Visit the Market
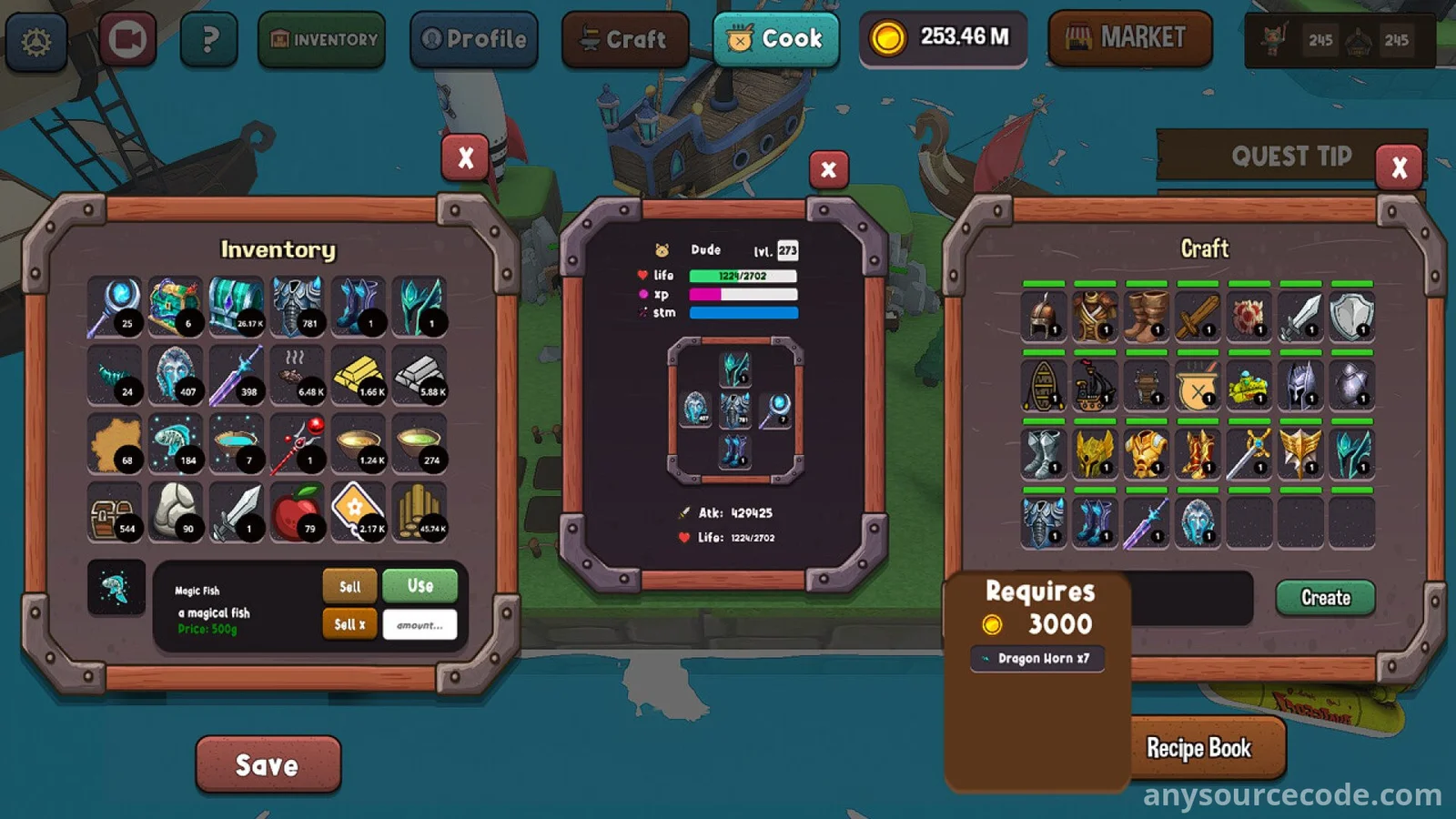Screen dimensions: 1456x819 tap(1130, 38)
